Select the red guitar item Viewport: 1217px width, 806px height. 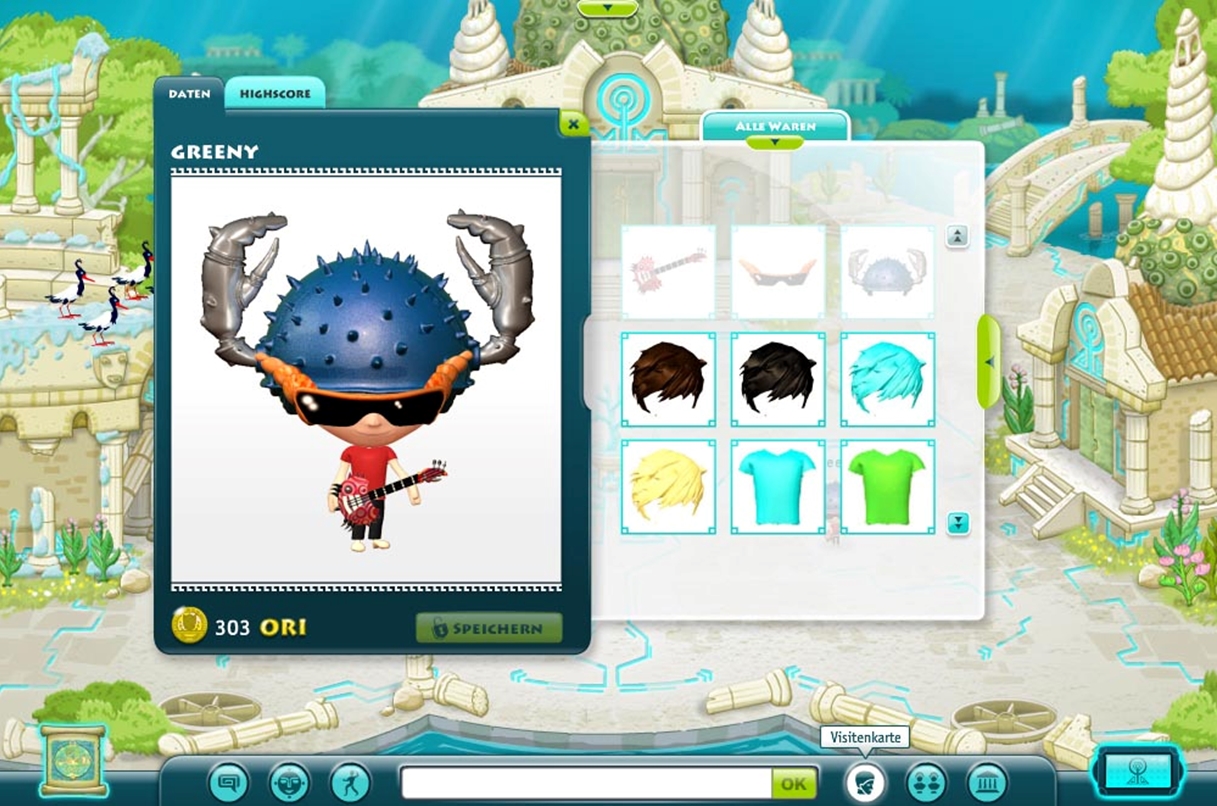668,271
